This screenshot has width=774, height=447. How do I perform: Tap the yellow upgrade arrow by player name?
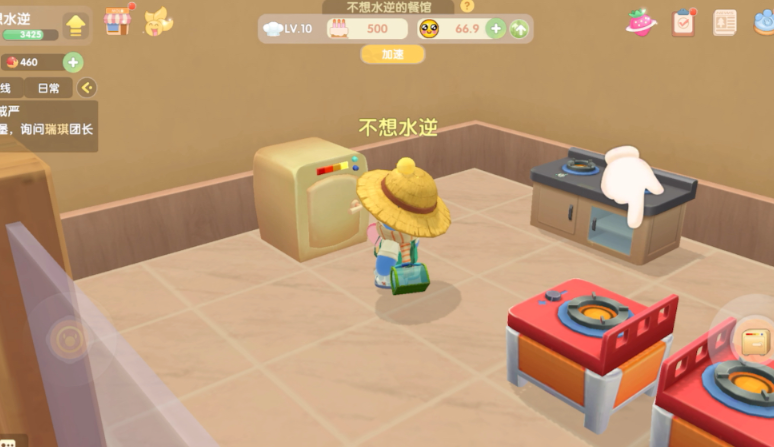click(x=75, y=26)
